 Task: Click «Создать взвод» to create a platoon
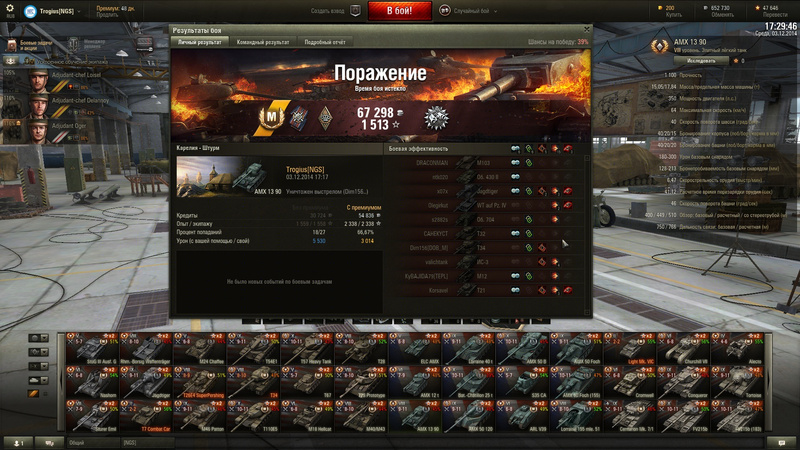[x=330, y=11]
